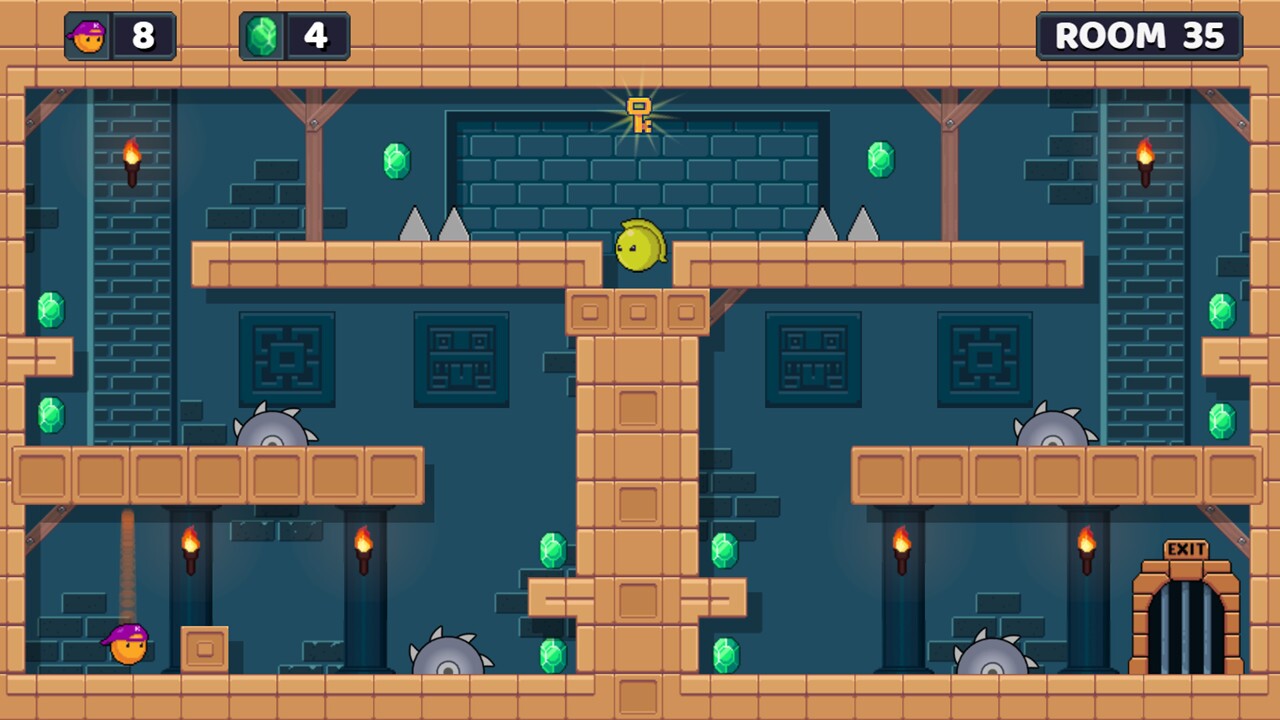Select the green gem counter icon

tap(261, 36)
